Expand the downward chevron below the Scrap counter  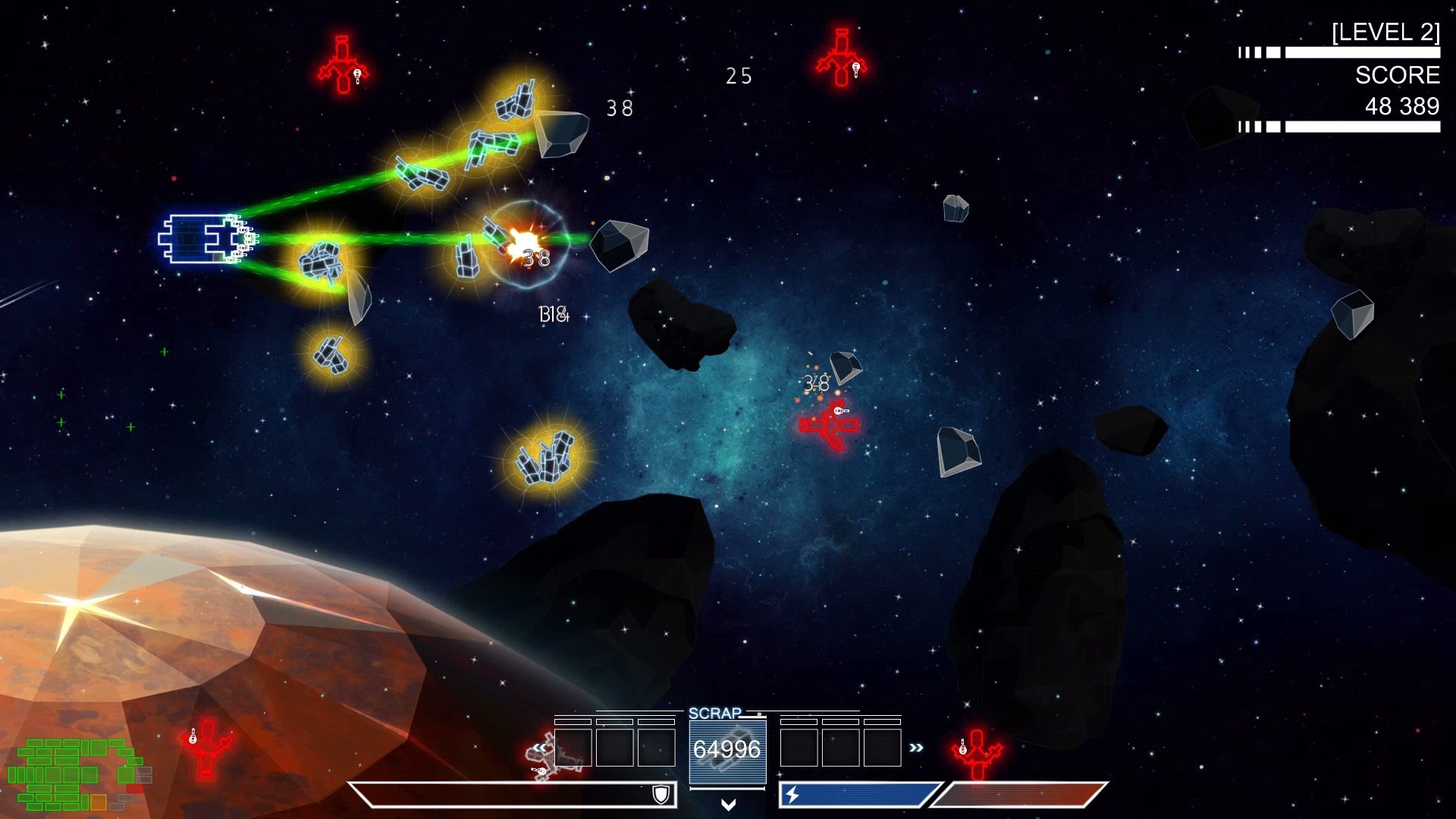tap(728, 805)
